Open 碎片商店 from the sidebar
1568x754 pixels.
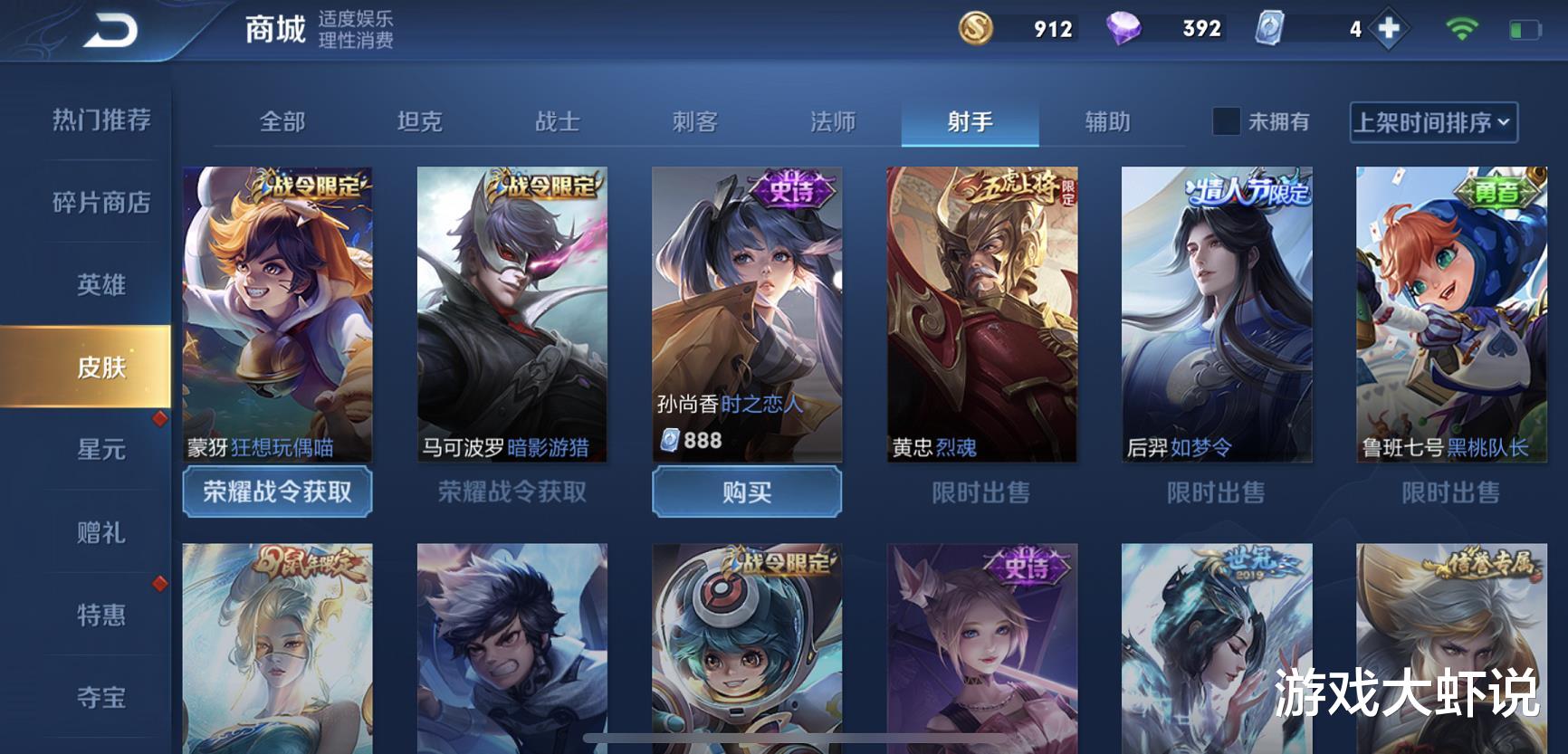[x=100, y=203]
